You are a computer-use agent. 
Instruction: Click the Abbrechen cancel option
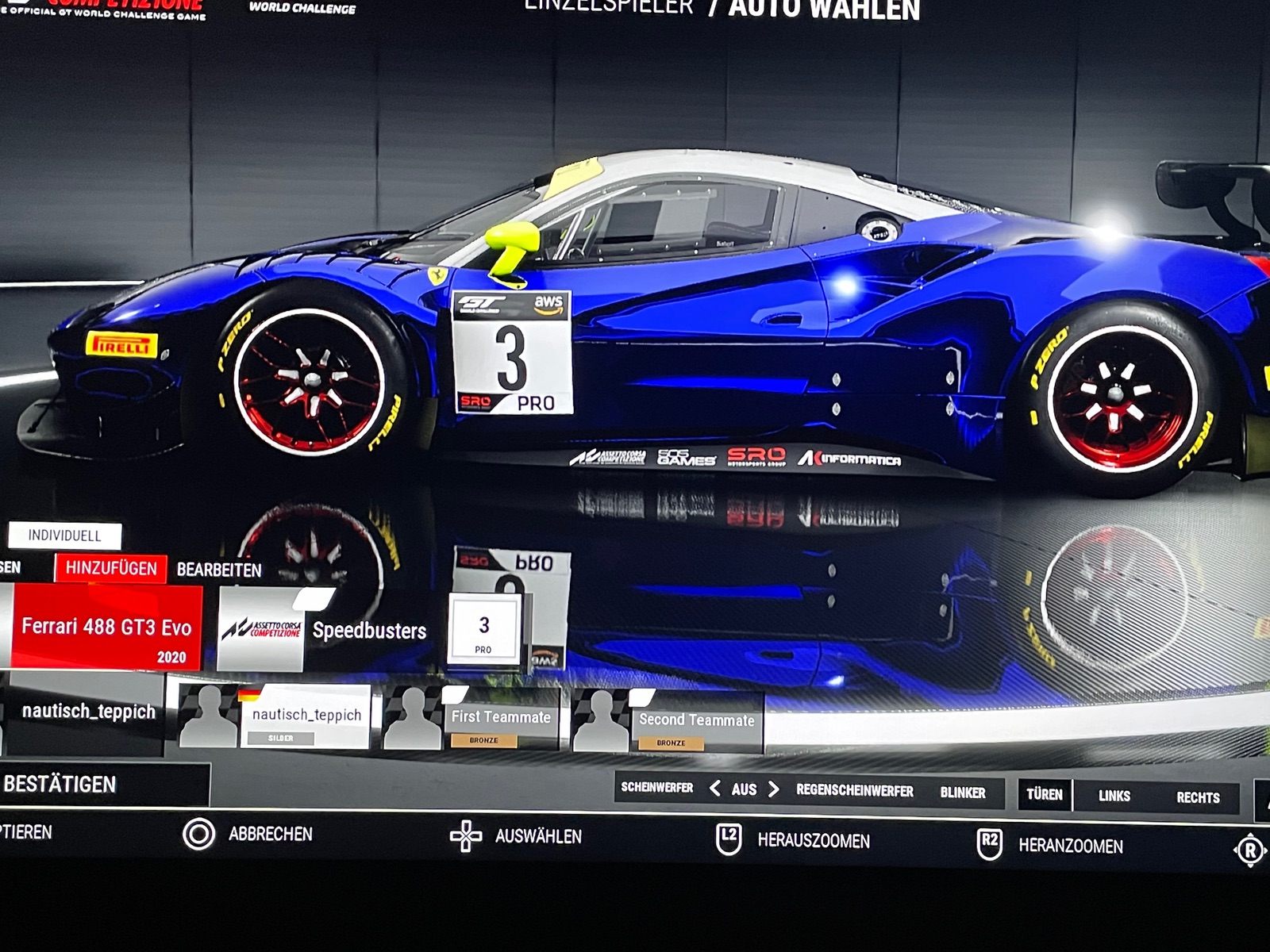(x=270, y=834)
